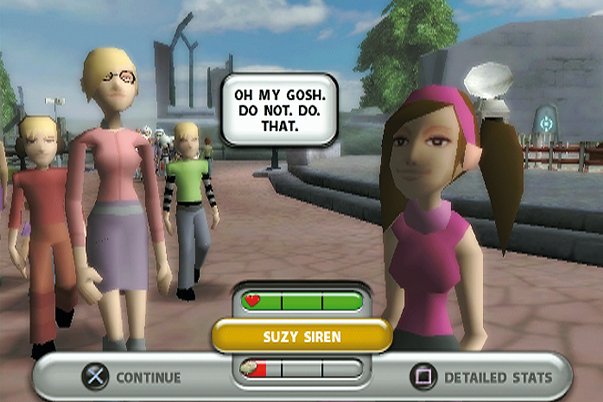
Task: Select the Continue option
Action: click(132, 377)
